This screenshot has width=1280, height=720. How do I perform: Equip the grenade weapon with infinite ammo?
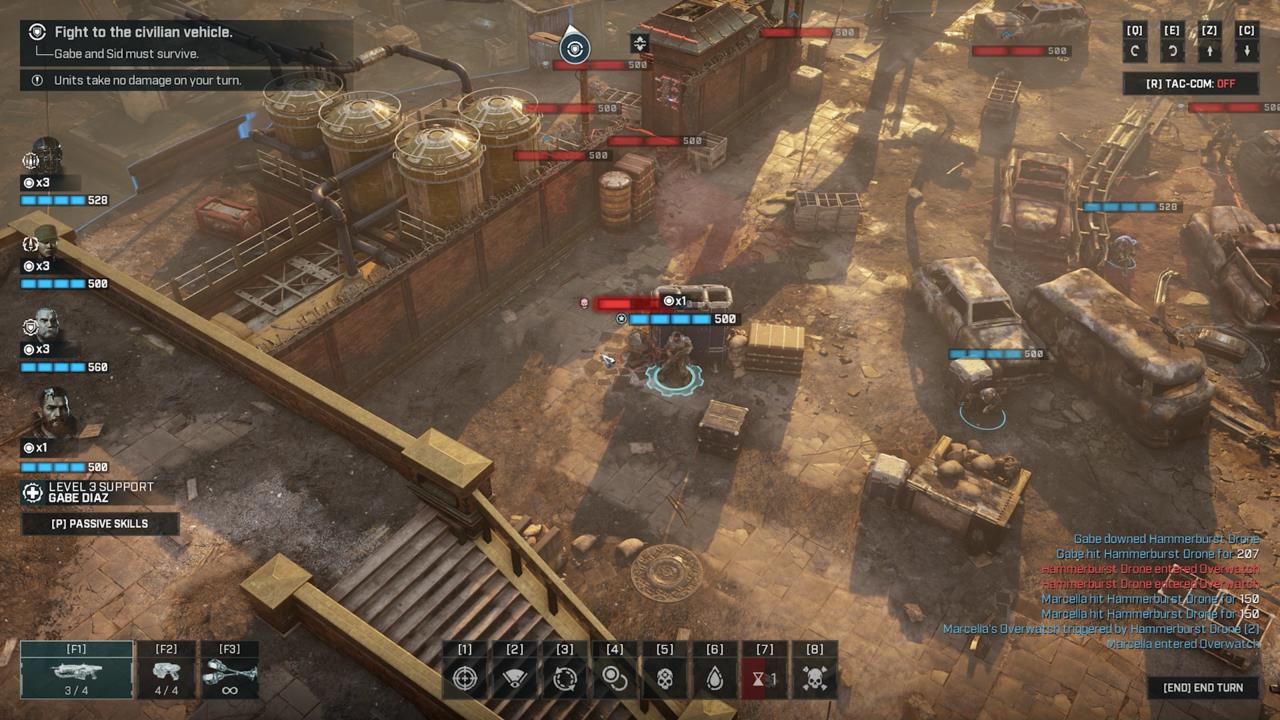[x=230, y=671]
